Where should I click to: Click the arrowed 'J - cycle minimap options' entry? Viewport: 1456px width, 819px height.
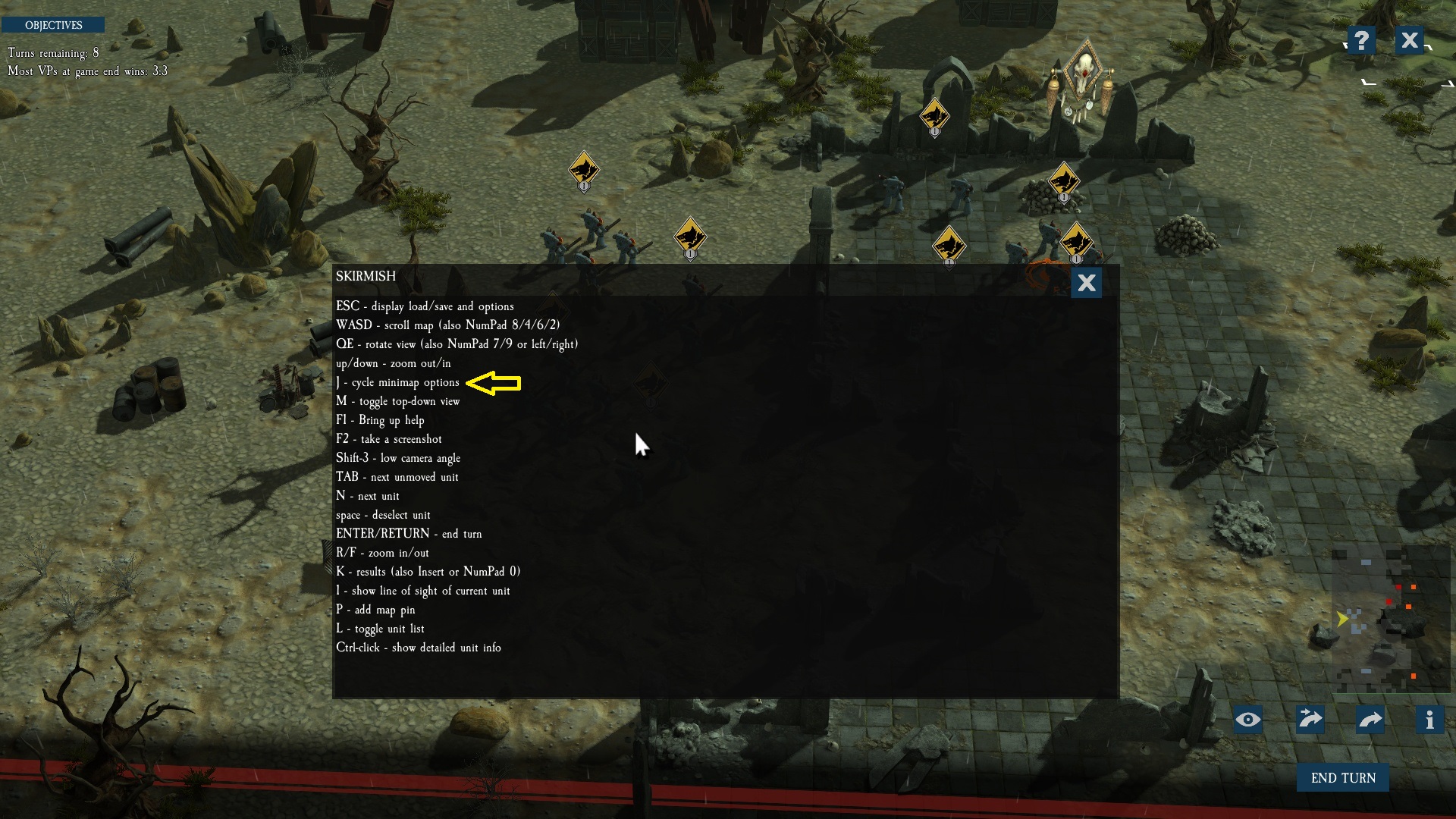coord(397,382)
